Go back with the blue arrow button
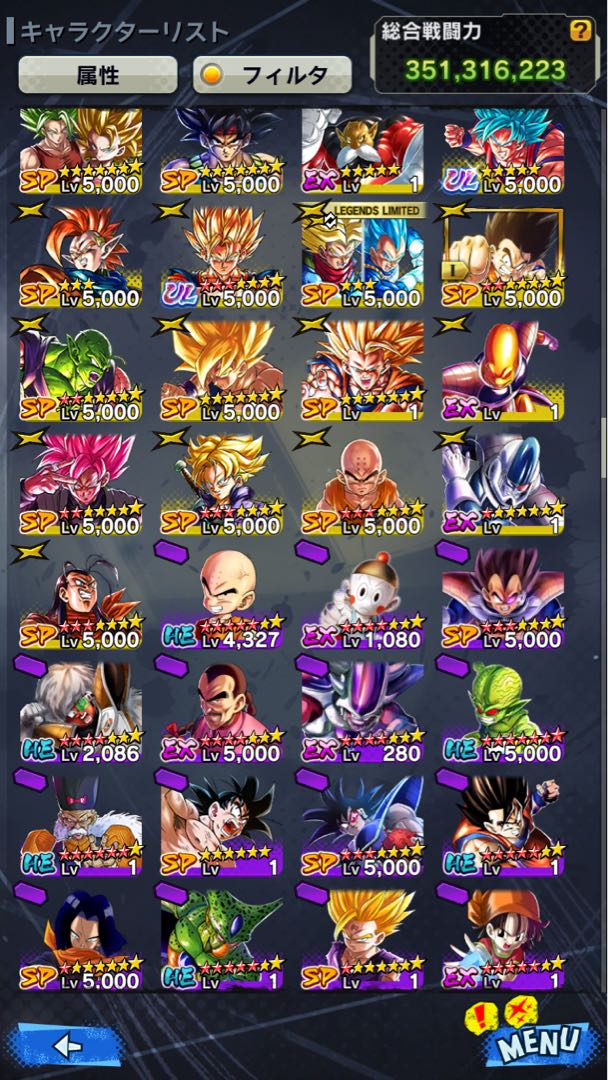Viewport: 608px width, 1080px height. [66, 1045]
